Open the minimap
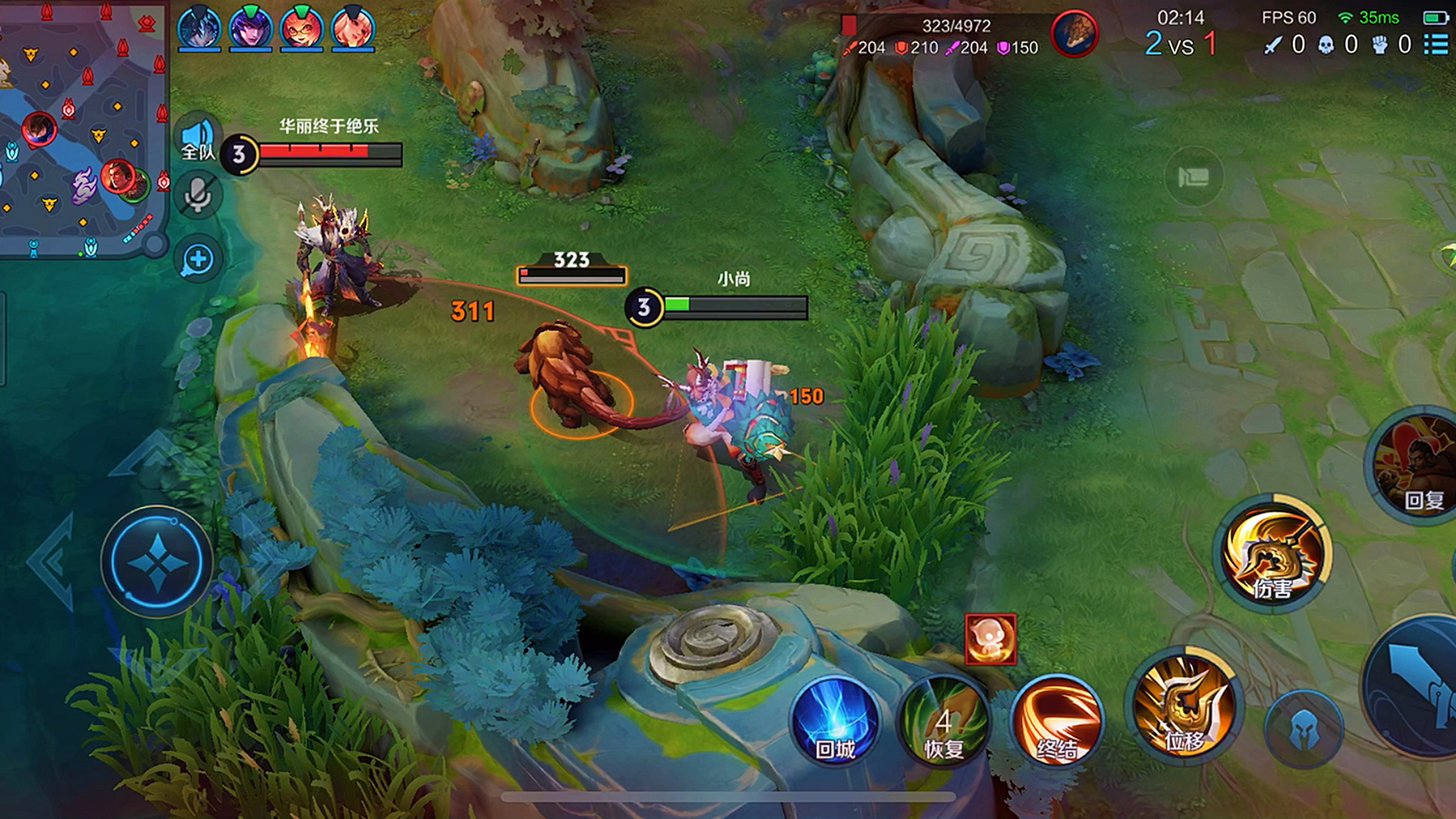 82,127
